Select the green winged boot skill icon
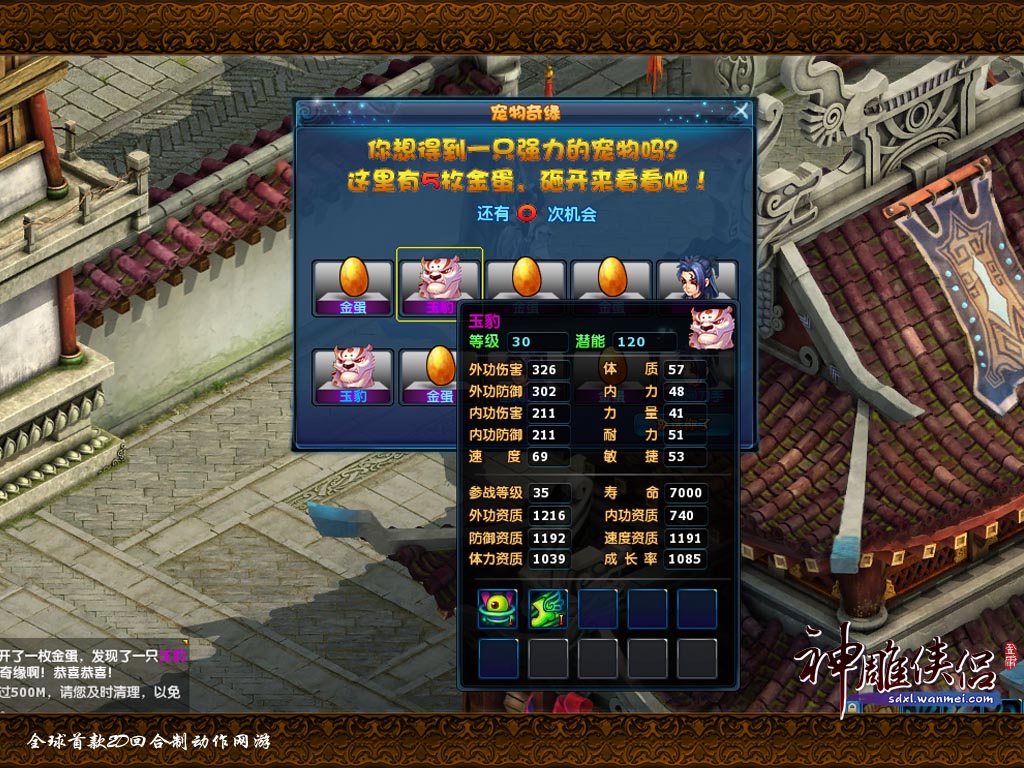Image resolution: width=1024 pixels, height=768 pixels. (548, 609)
